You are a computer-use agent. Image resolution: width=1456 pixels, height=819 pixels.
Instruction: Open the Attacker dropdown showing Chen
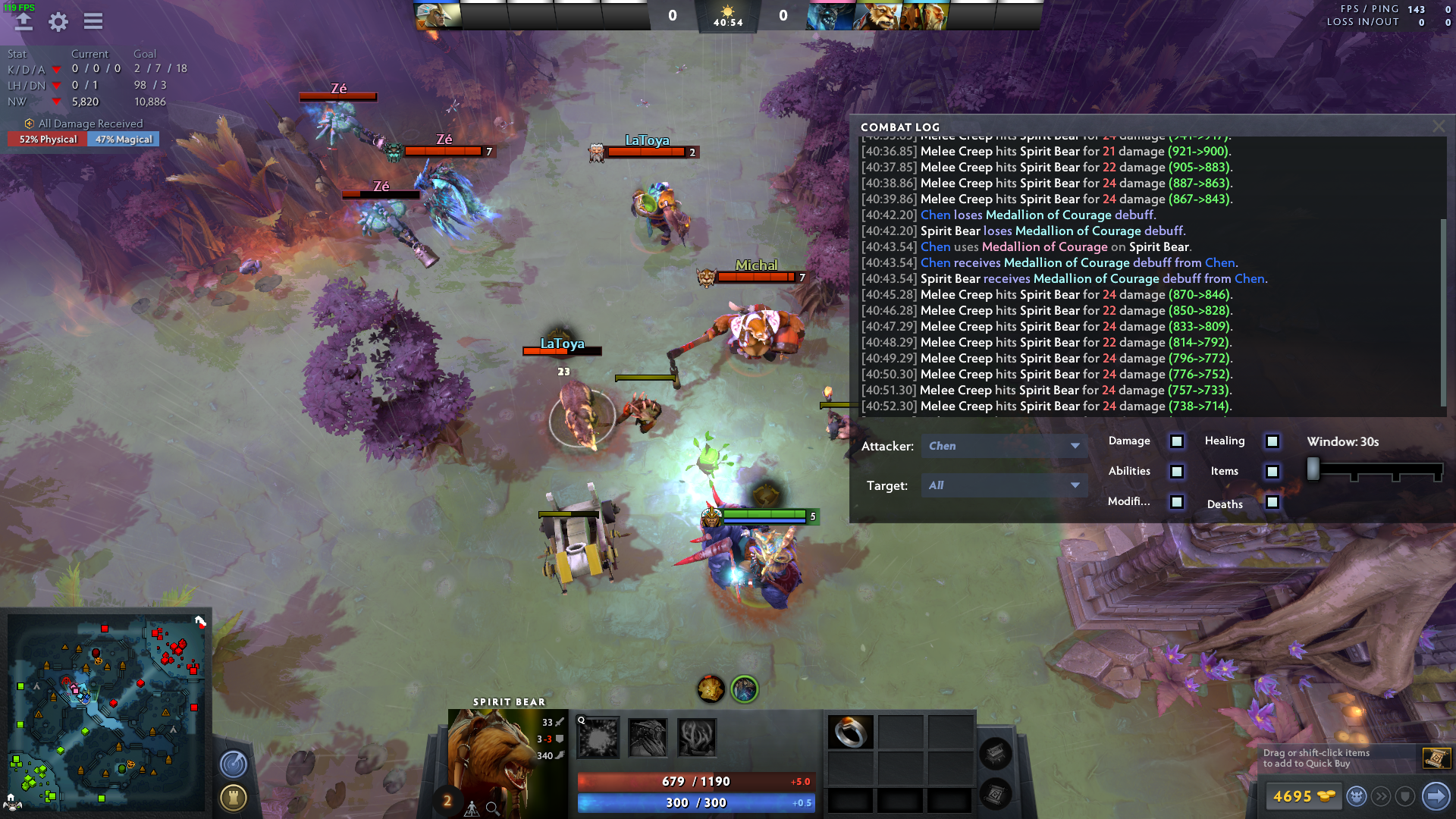[1005, 446]
